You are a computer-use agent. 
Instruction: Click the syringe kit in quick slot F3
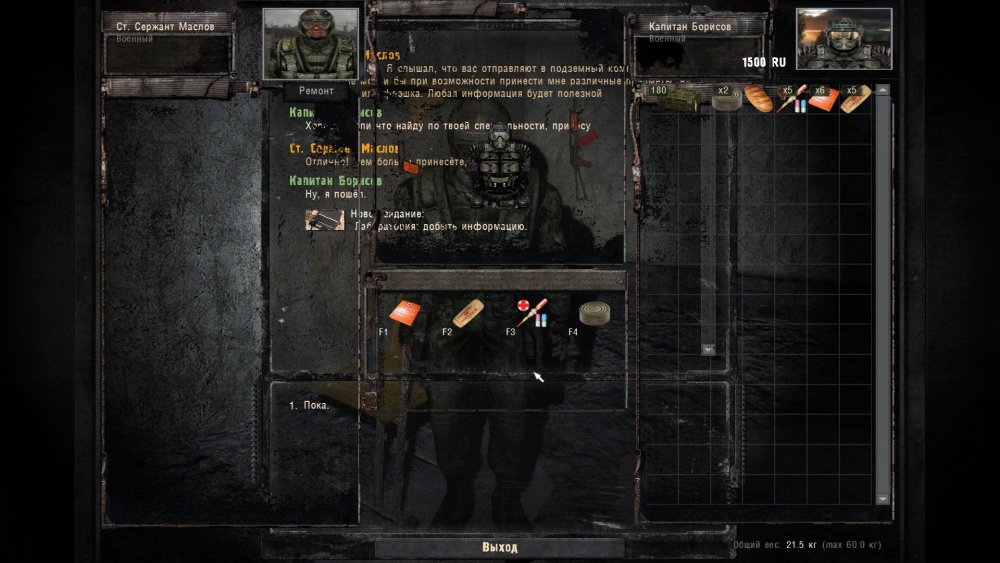tap(531, 311)
